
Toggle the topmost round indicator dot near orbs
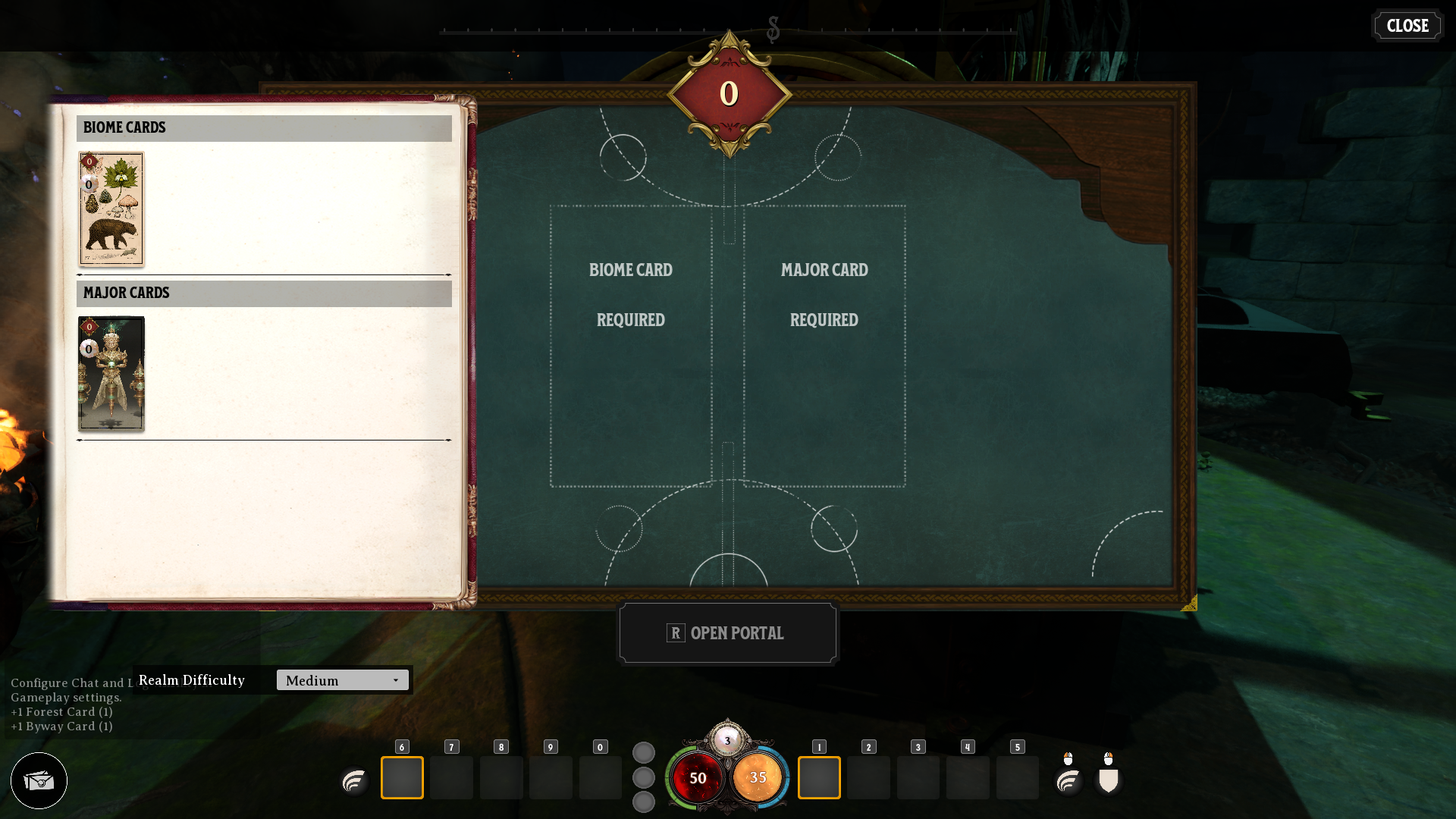click(x=644, y=752)
